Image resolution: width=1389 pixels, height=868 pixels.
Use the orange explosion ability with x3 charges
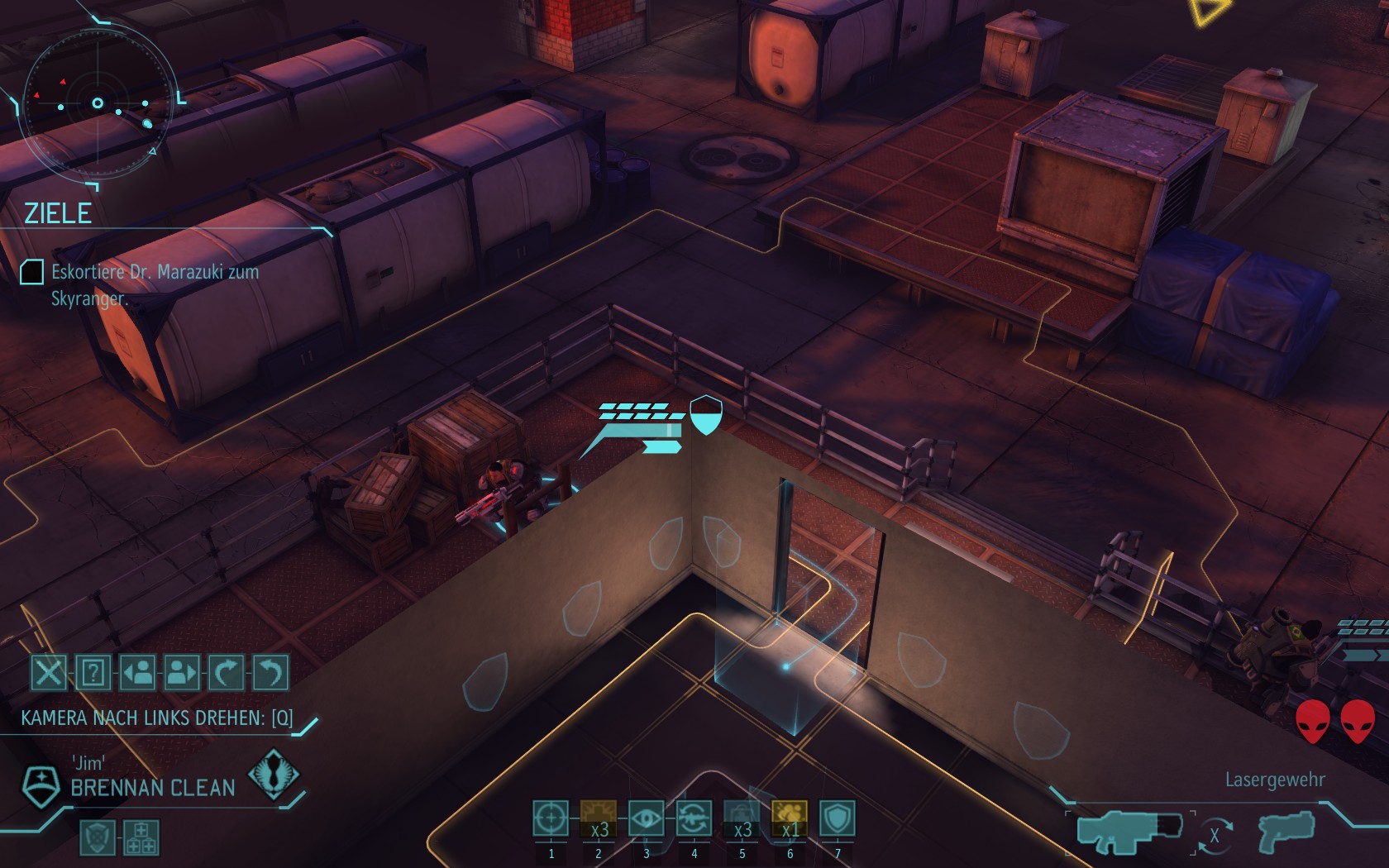click(x=599, y=819)
